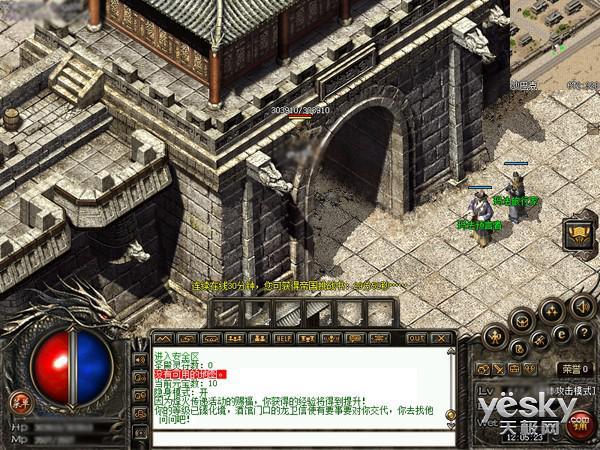Click the small speaker icon beside orb

click(139, 357)
